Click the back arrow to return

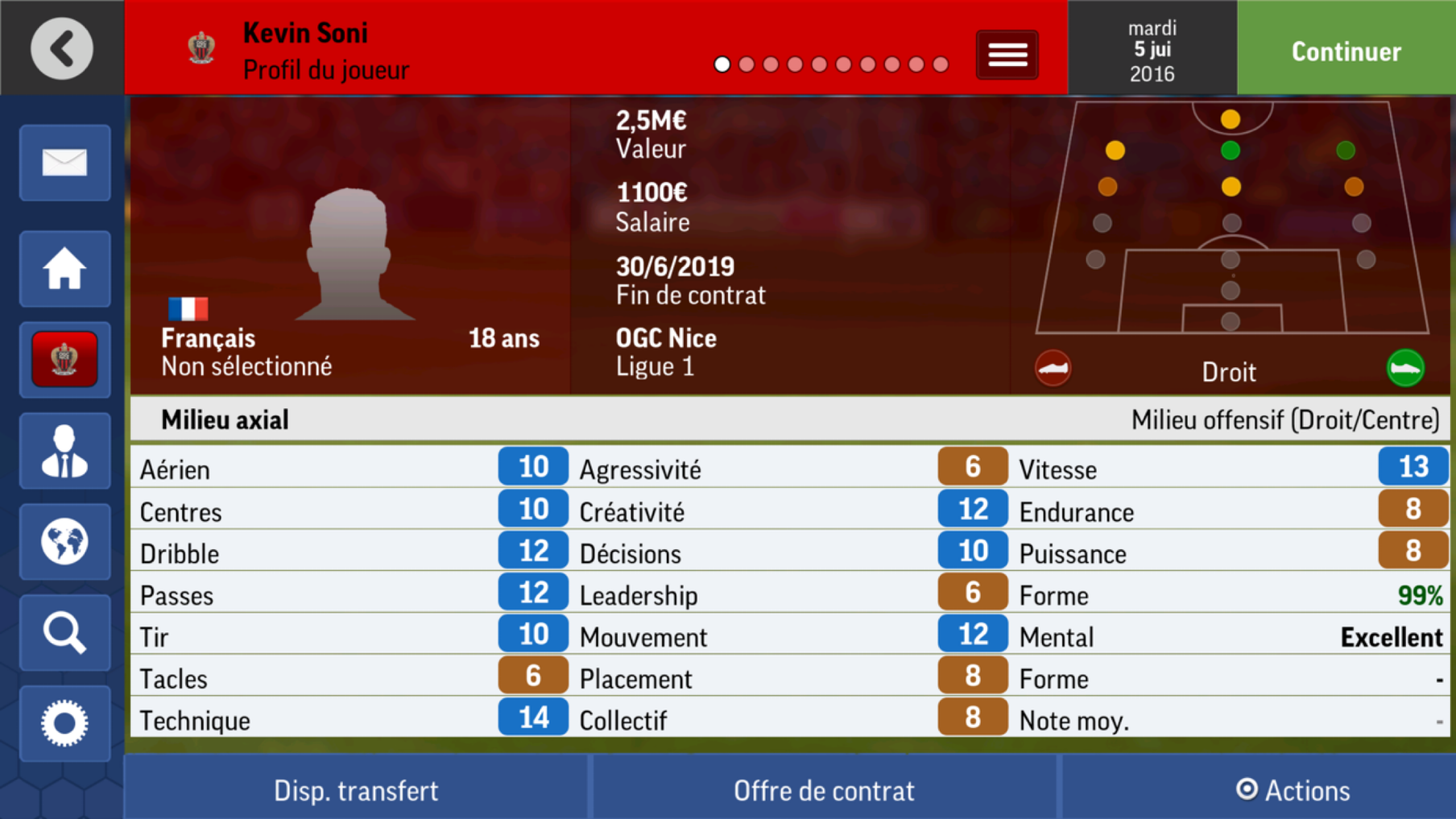(61, 49)
